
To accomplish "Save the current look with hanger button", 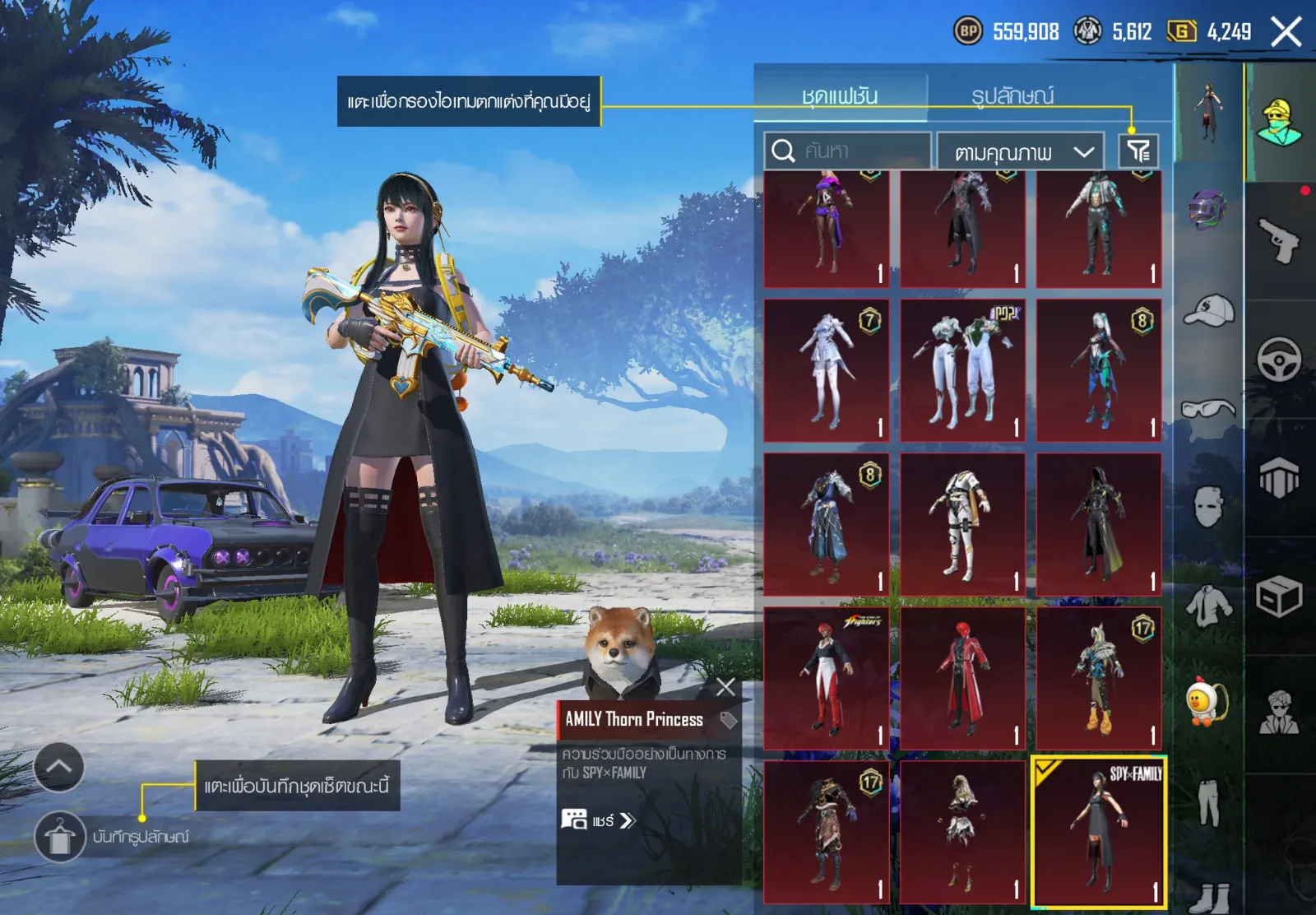I will [x=59, y=837].
